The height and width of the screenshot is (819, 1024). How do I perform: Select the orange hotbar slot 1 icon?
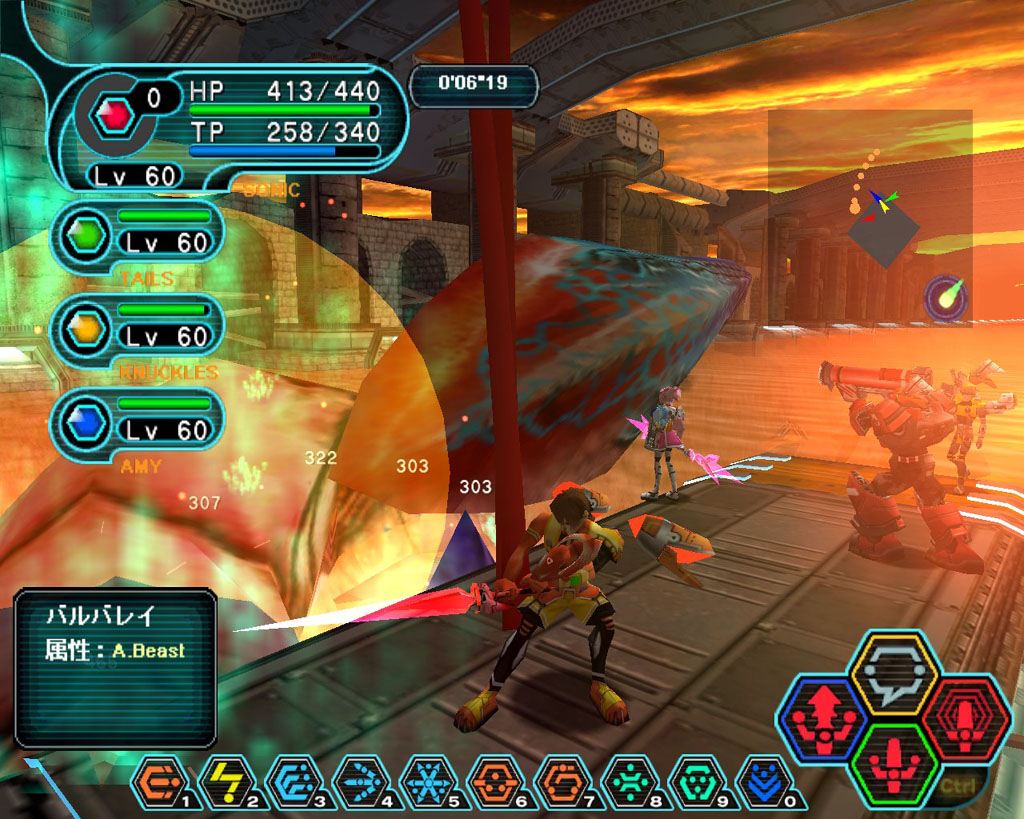pos(160,782)
